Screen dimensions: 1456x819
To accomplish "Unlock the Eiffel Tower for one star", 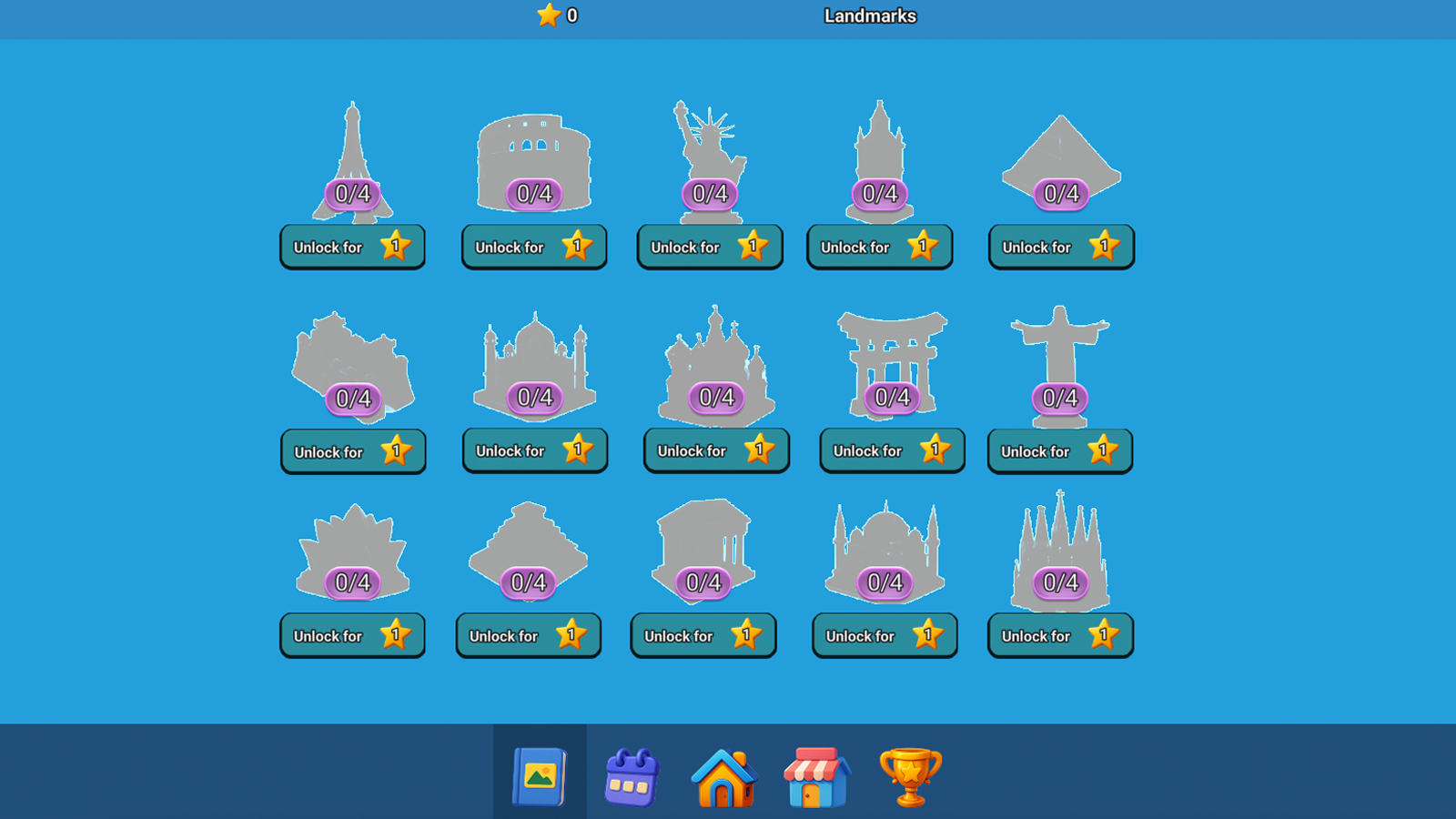I will 352,247.
